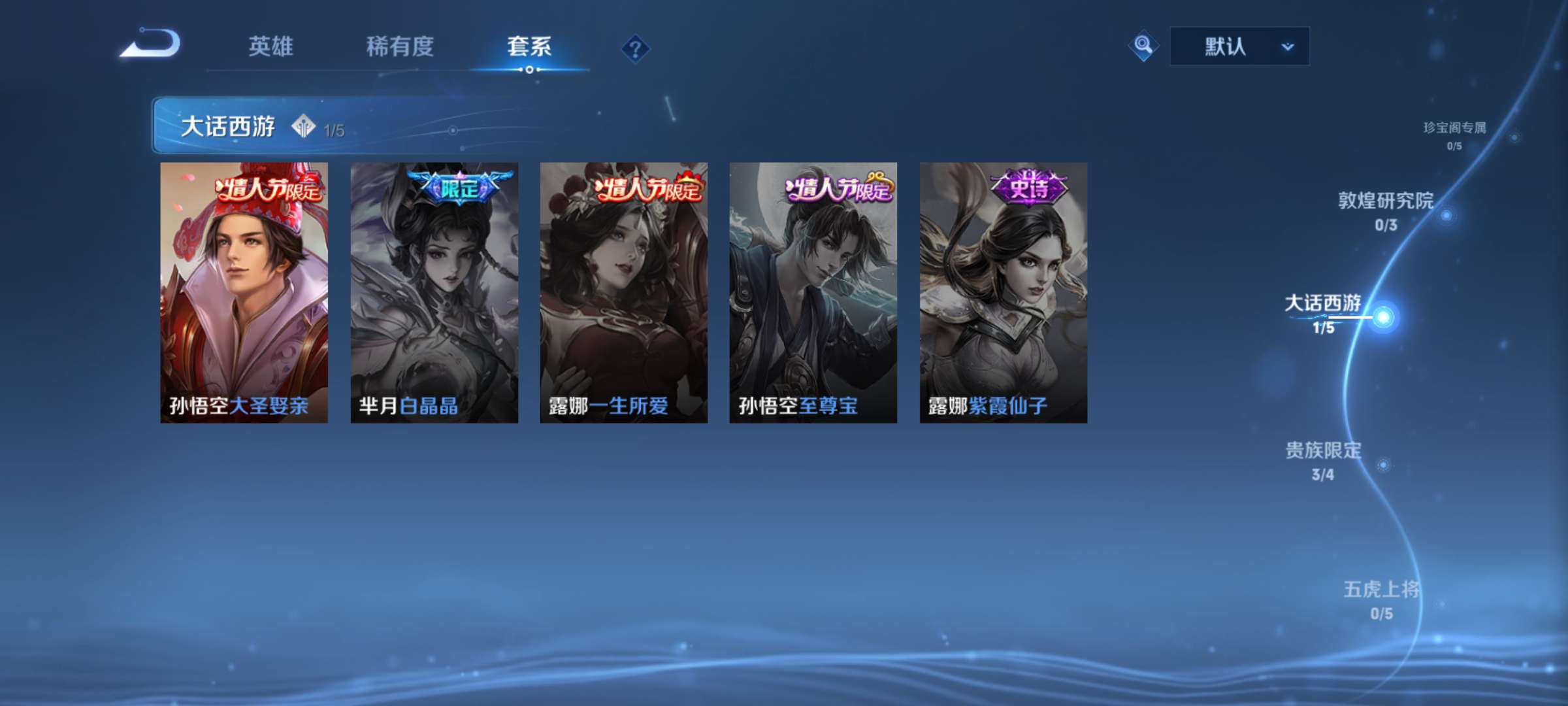Click the trophy icon beside 大话西游 header
The width and height of the screenshot is (1568, 706).
click(x=302, y=126)
